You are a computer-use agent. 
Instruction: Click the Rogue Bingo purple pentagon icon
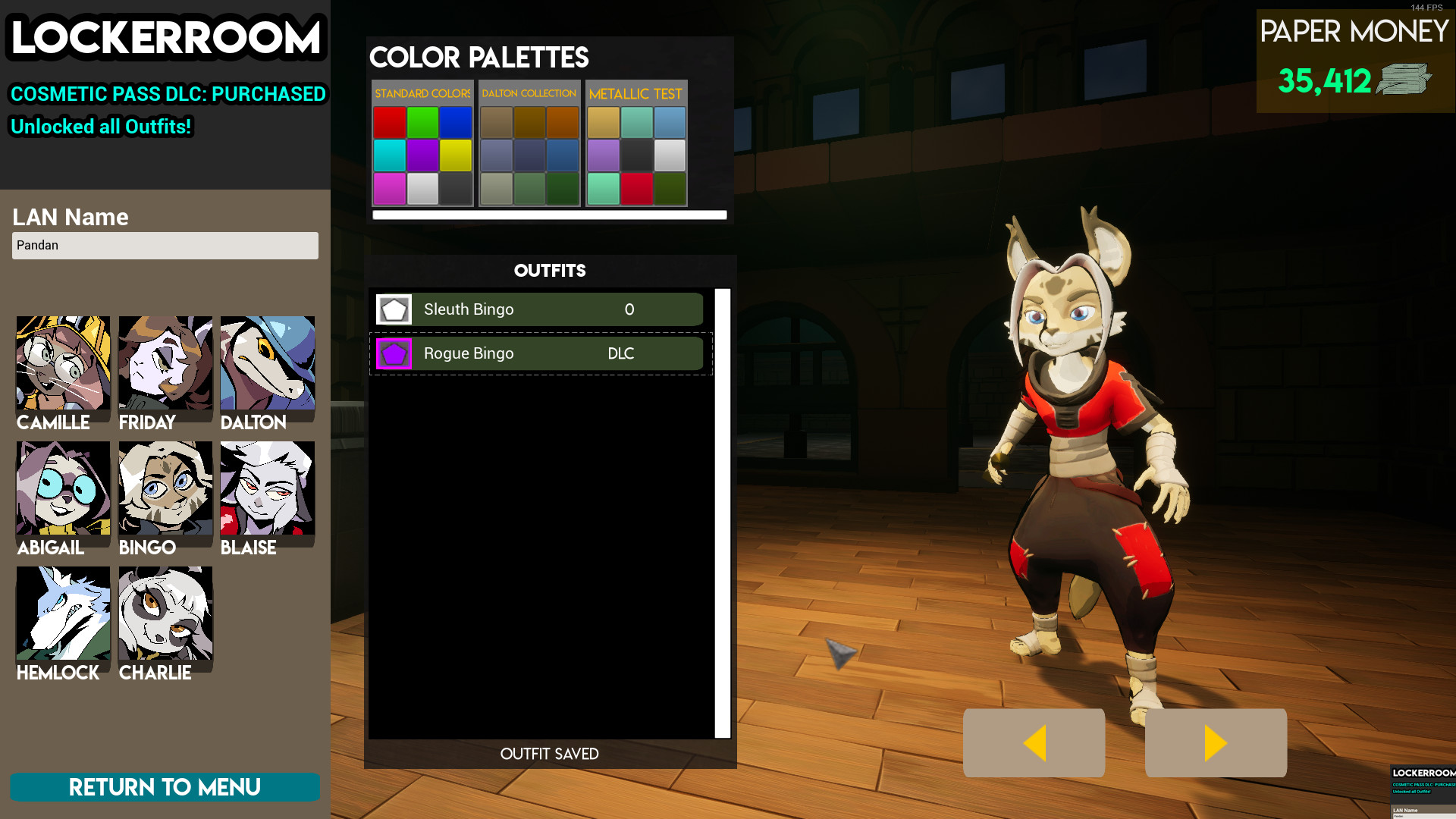tap(394, 353)
